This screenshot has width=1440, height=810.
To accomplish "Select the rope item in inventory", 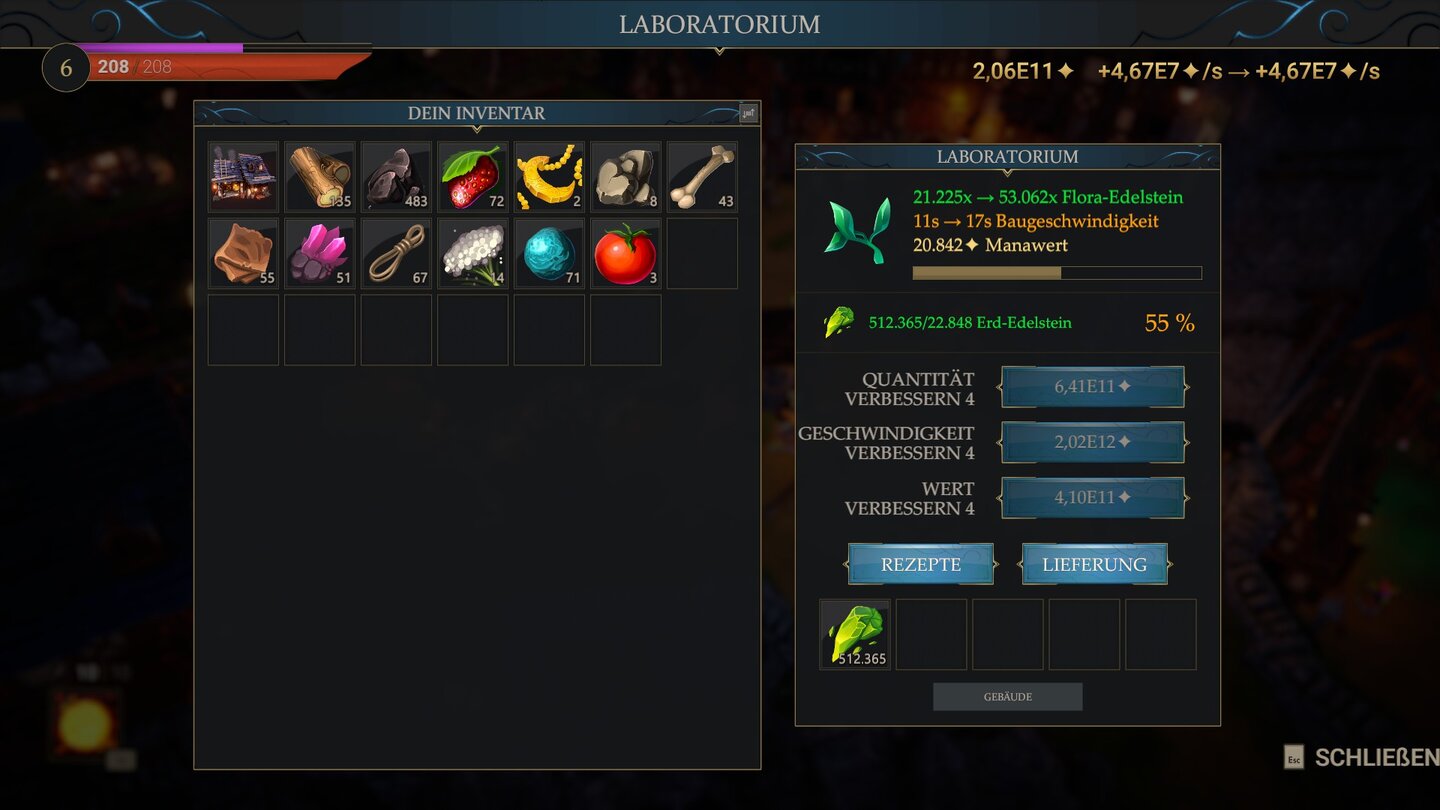I will click(x=395, y=252).
